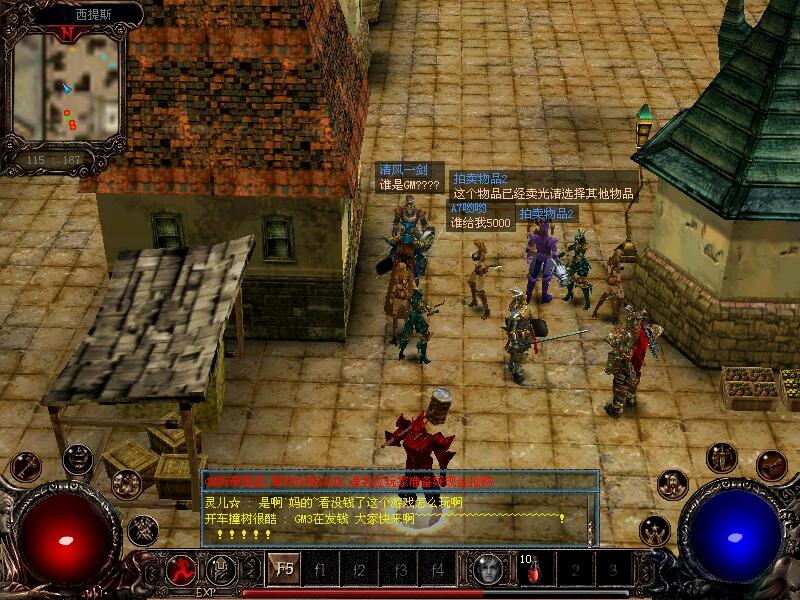
Task: Click the up-arrow button beside the run icon
Action: [x=221, y=570]
